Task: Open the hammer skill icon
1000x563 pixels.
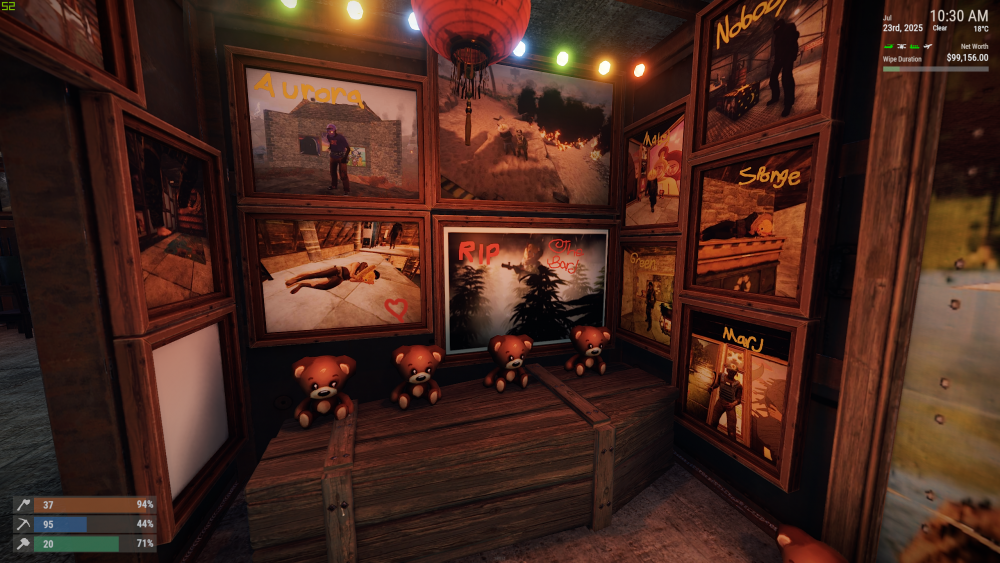Action: pos(24,544)
